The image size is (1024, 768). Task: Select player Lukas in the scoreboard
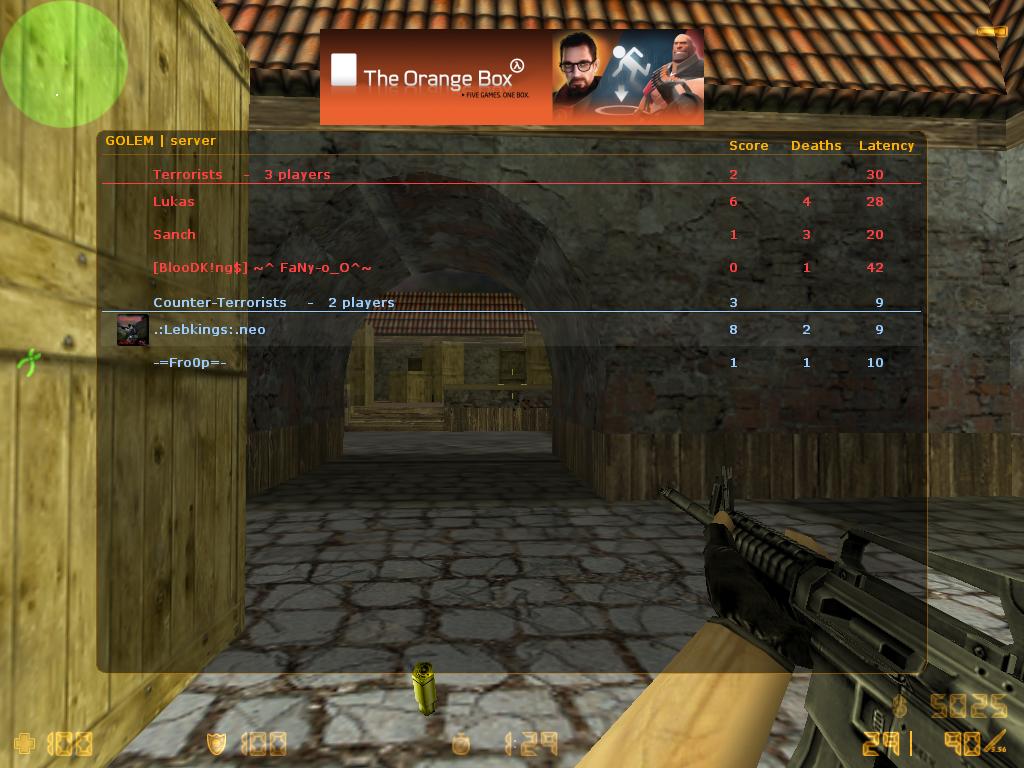174,202
